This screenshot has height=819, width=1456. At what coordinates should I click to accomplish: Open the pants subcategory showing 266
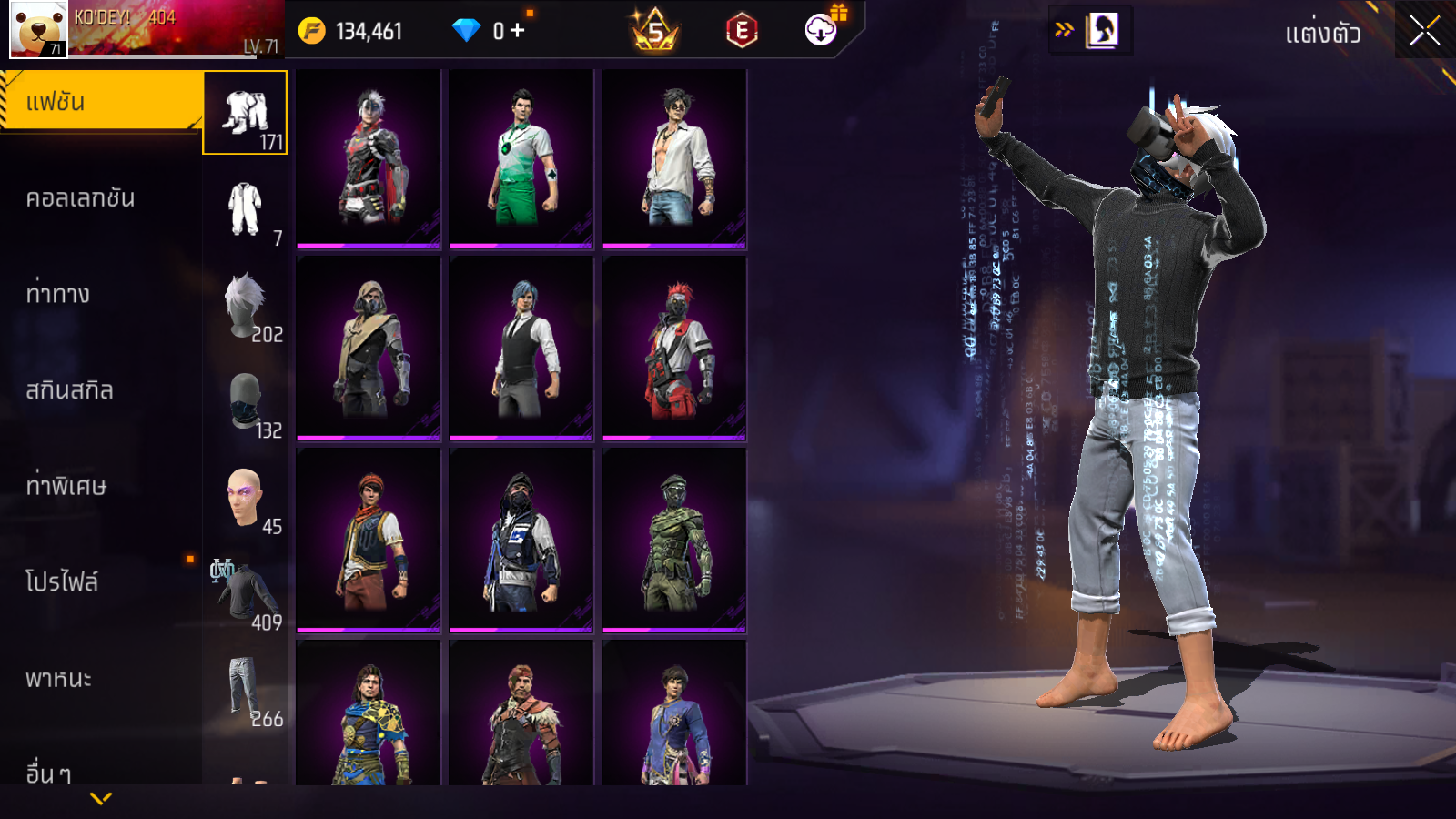click(245, 691)
